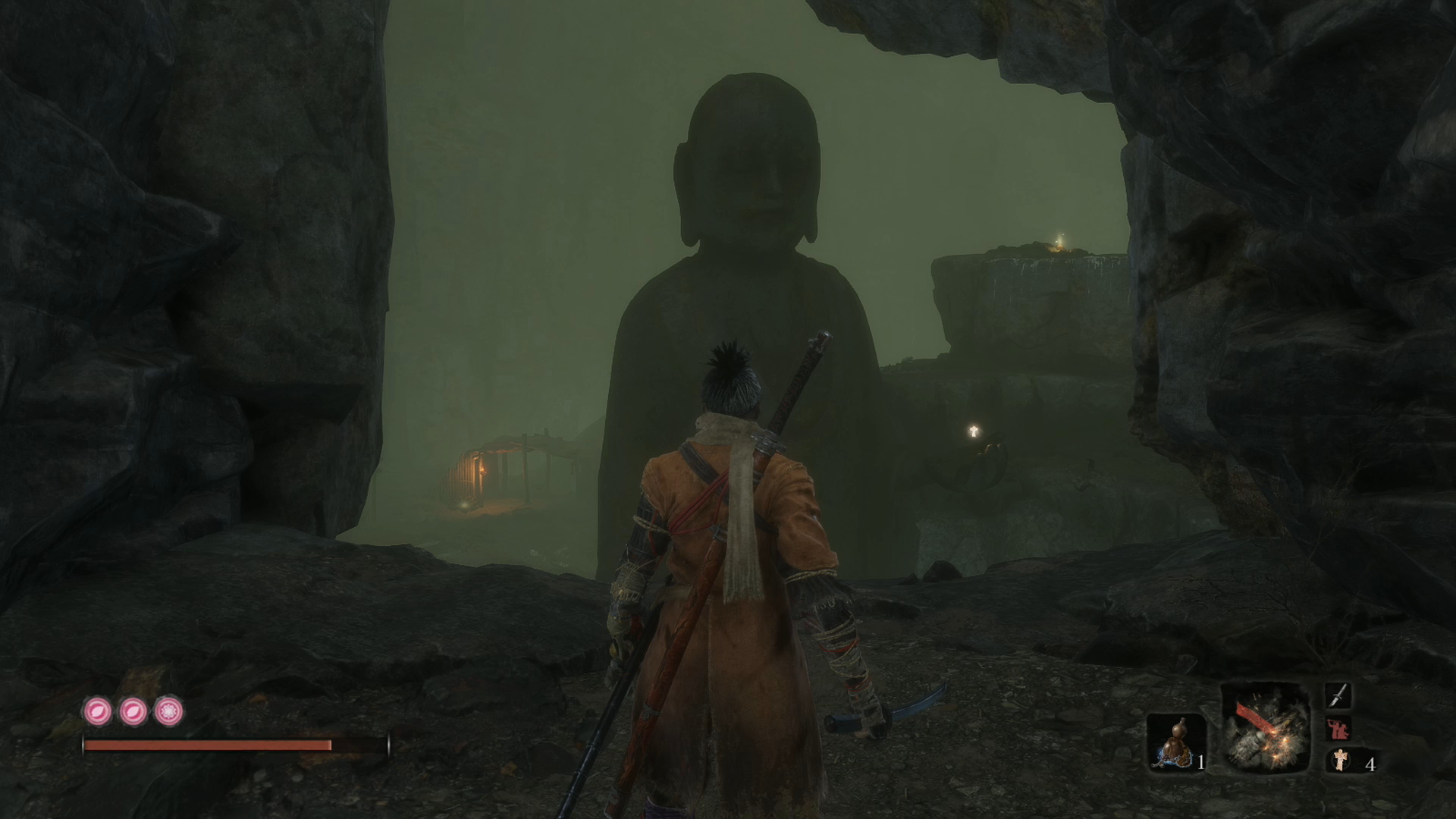
Task: Select the spirit emblem paper doll icon
Action: click(x=1341, y=761)
